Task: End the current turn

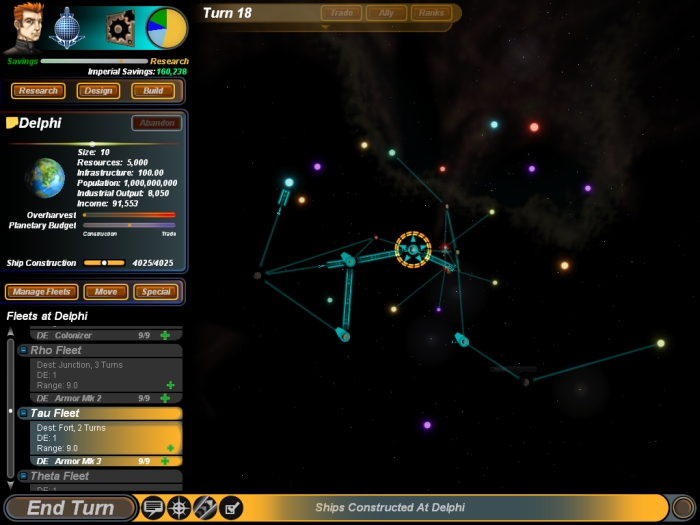Action: coord(70,508)
